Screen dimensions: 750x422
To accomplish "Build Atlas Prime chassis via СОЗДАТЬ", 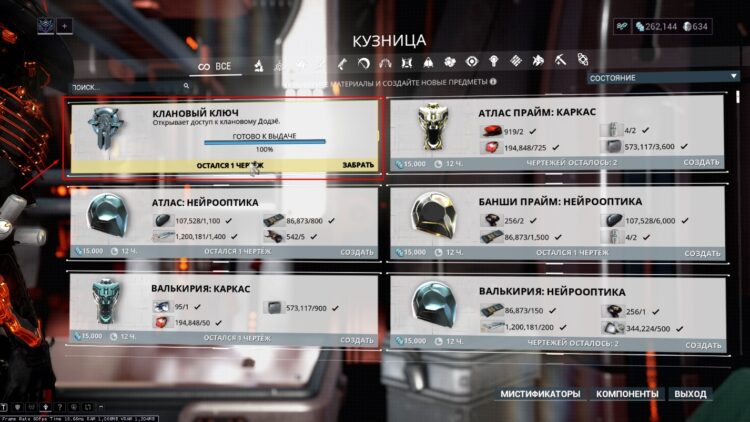I will click(702, 162).
